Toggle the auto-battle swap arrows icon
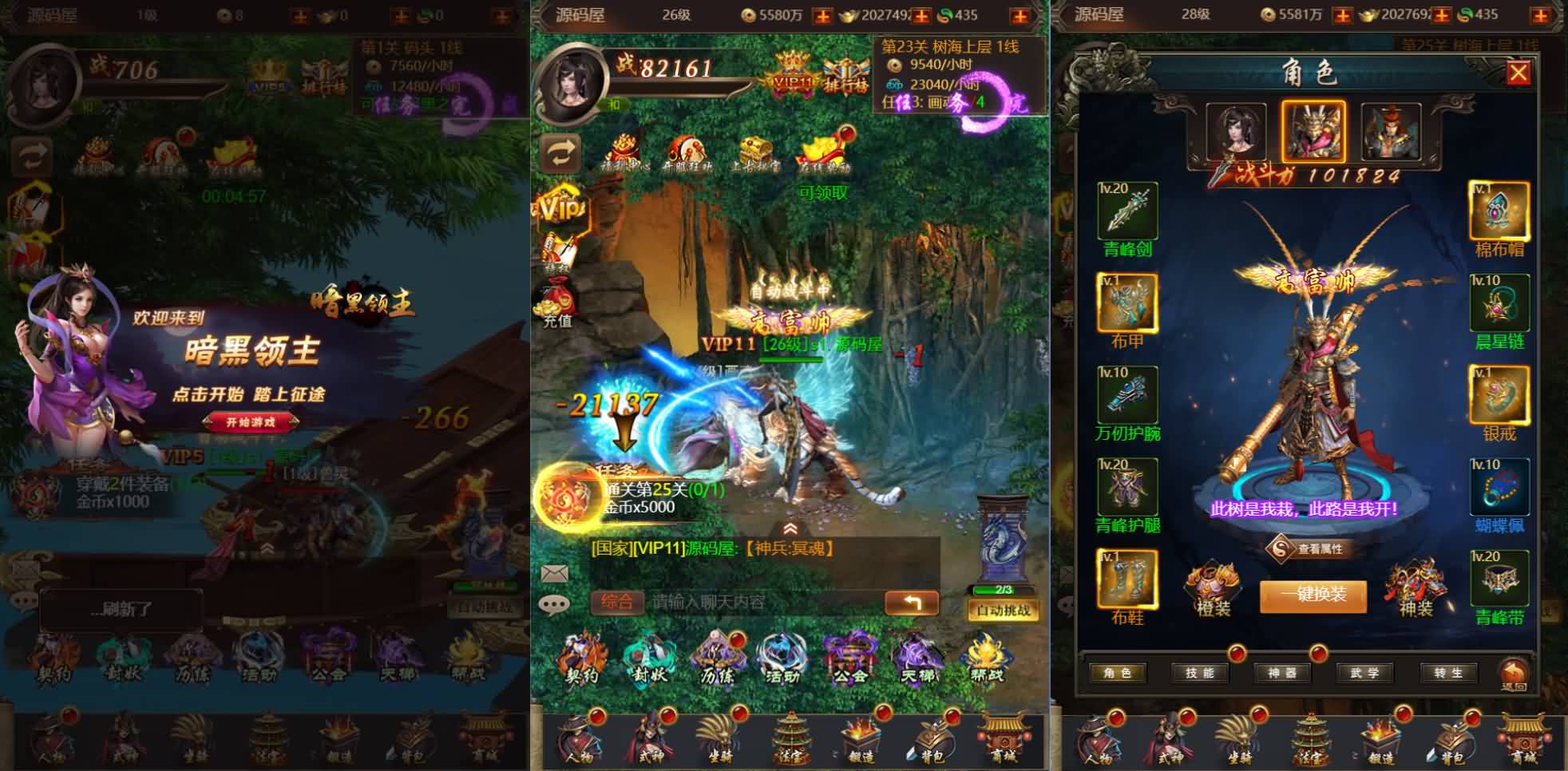 click(x=559, y=152)
